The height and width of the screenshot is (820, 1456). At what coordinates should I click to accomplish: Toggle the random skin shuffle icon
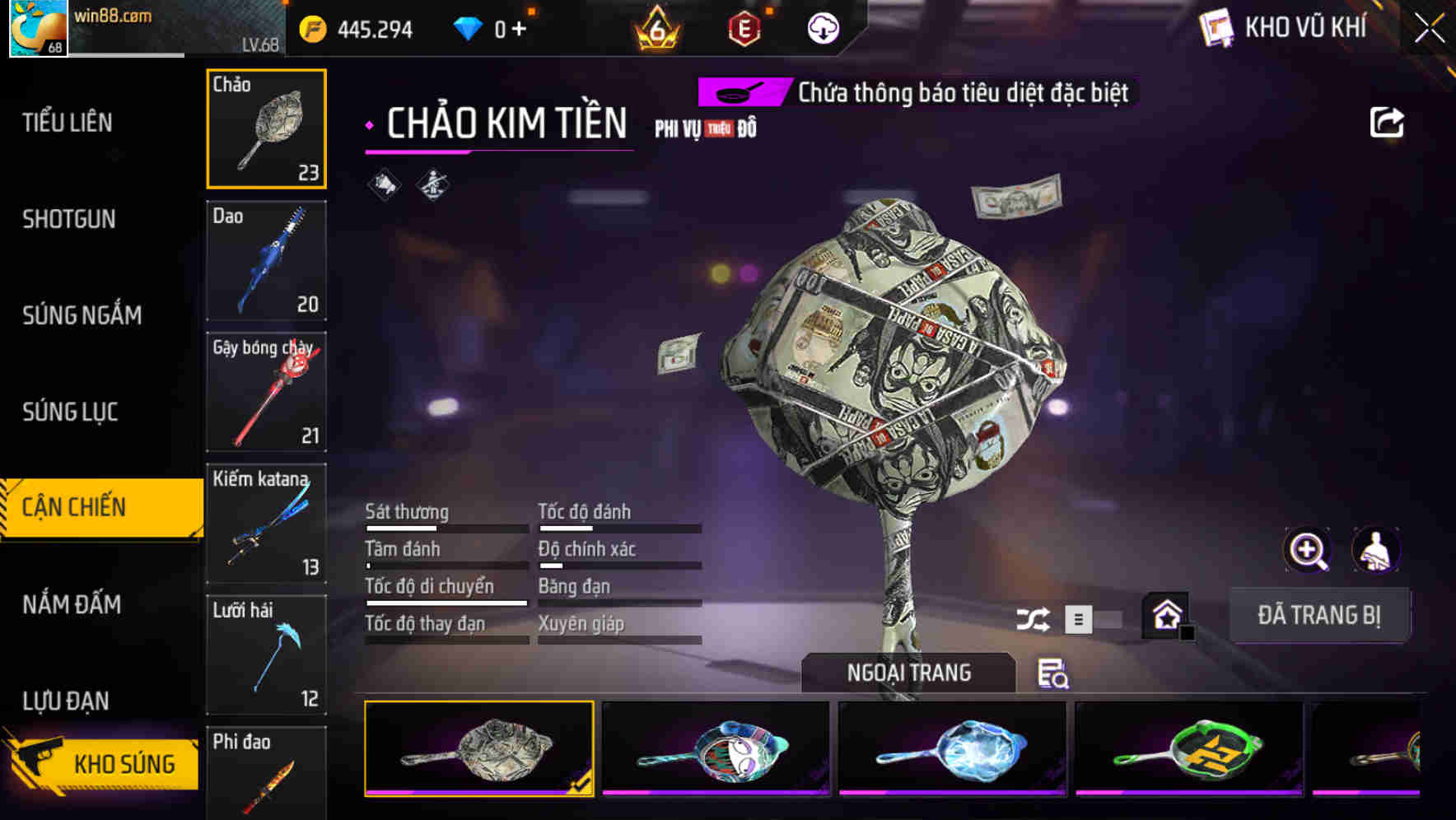tap(1033, 619)
